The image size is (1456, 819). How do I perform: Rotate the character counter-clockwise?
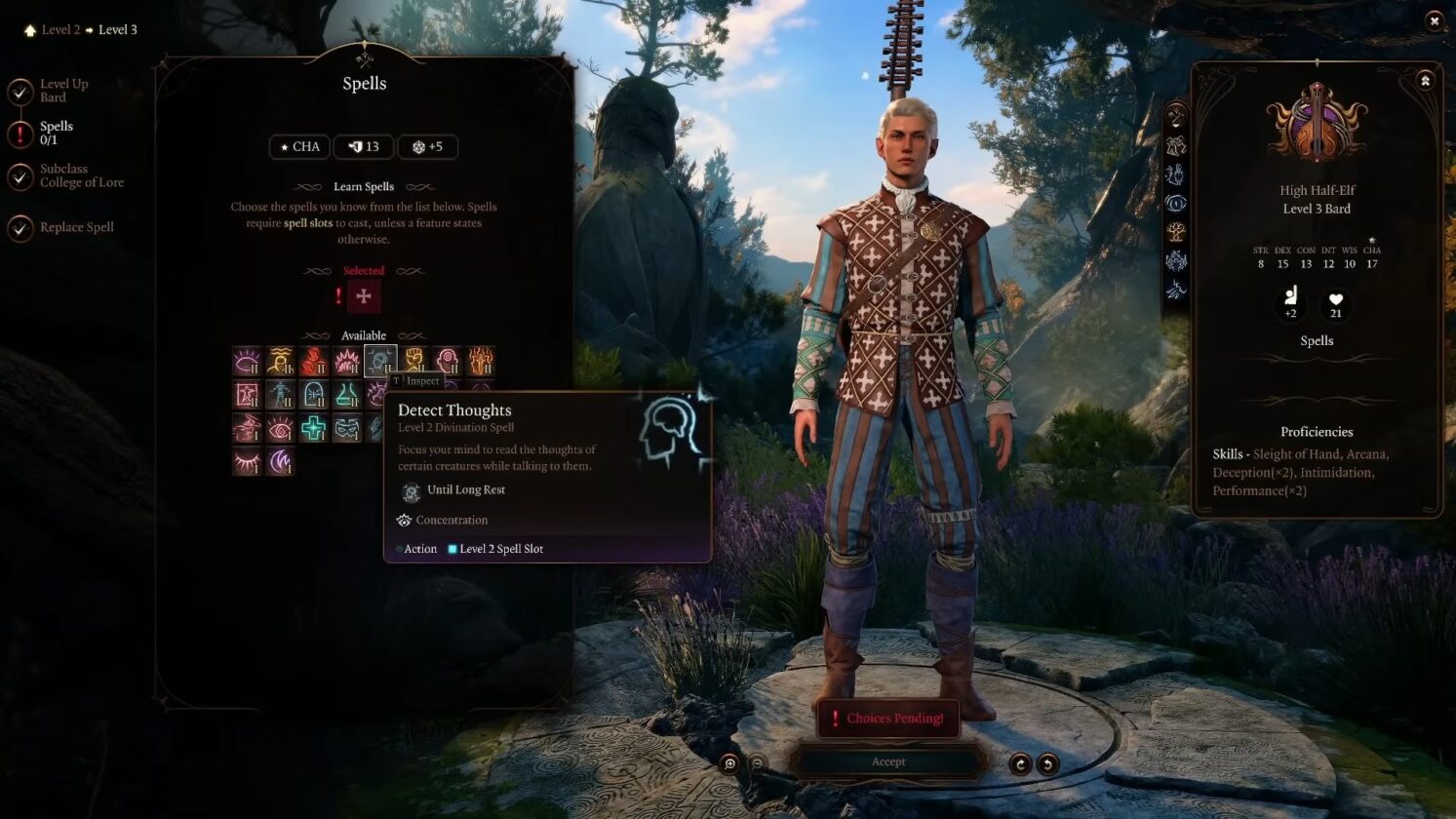(1047, 763)
